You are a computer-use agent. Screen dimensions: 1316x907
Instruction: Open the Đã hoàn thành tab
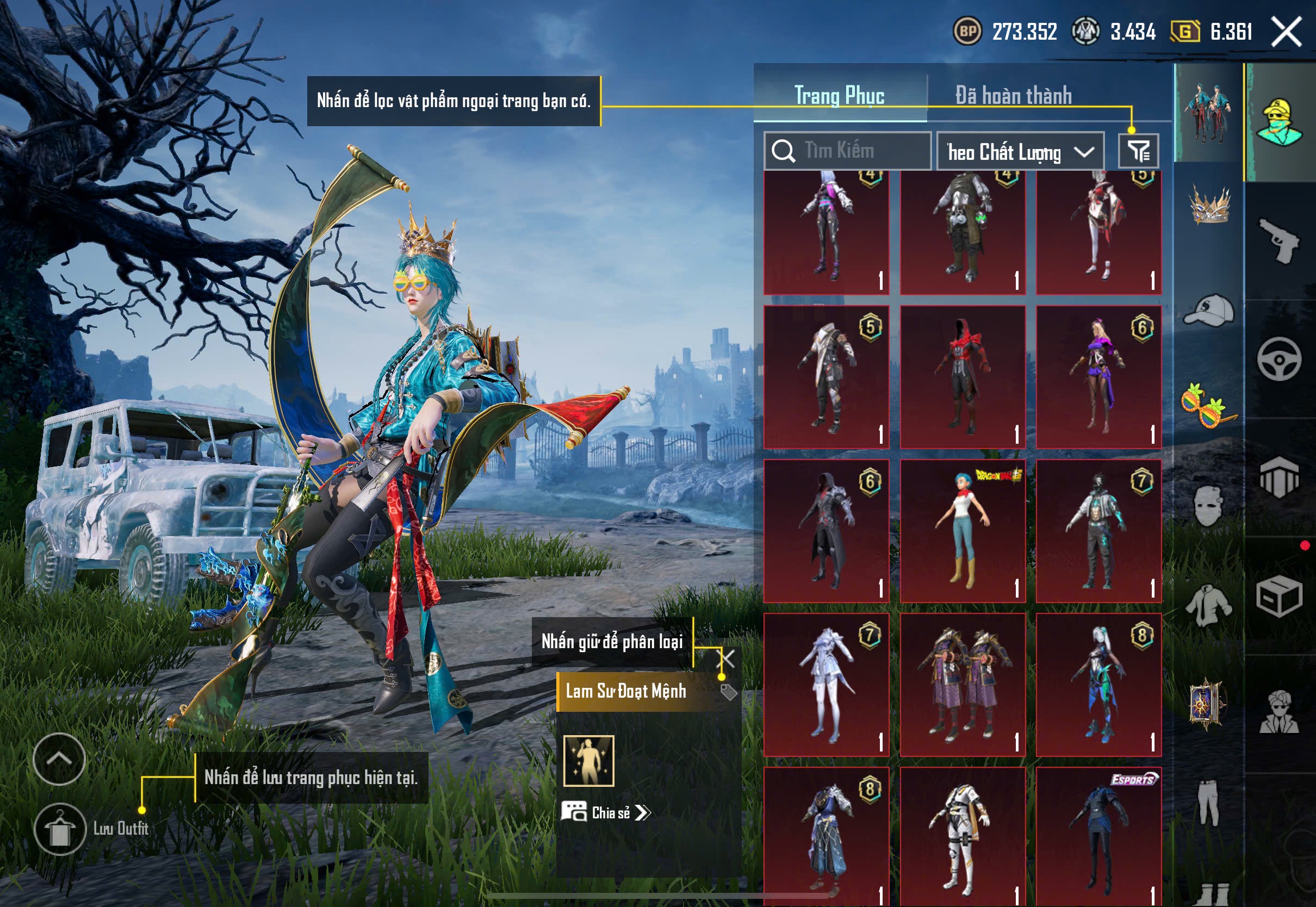tap(1013, 96)
